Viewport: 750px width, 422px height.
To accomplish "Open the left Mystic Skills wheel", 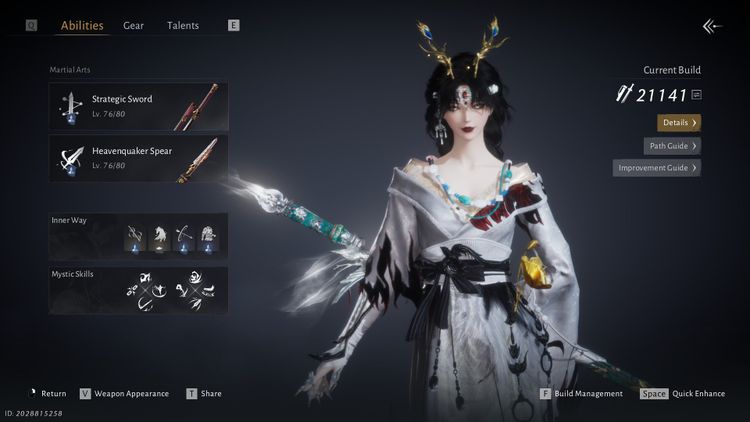I will [x=147, y=289].
